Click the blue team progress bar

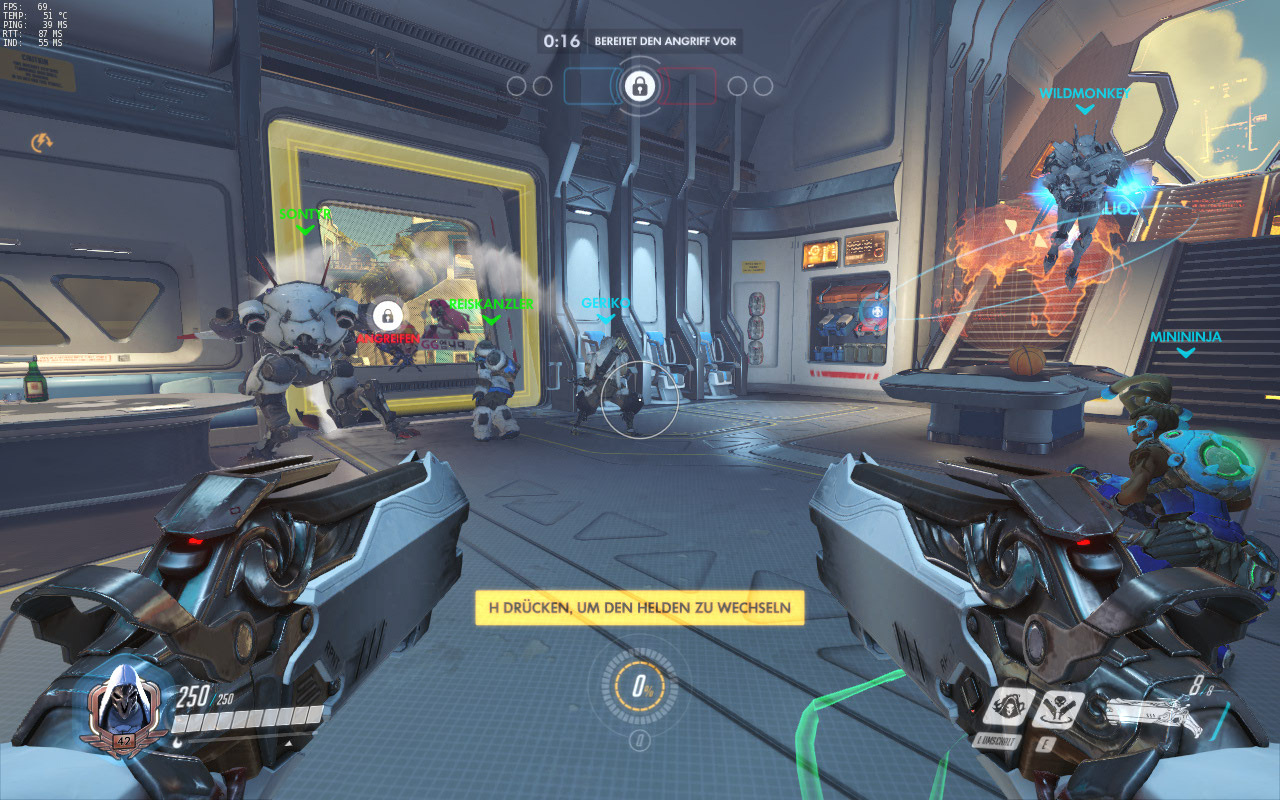[x=590, y=86]
